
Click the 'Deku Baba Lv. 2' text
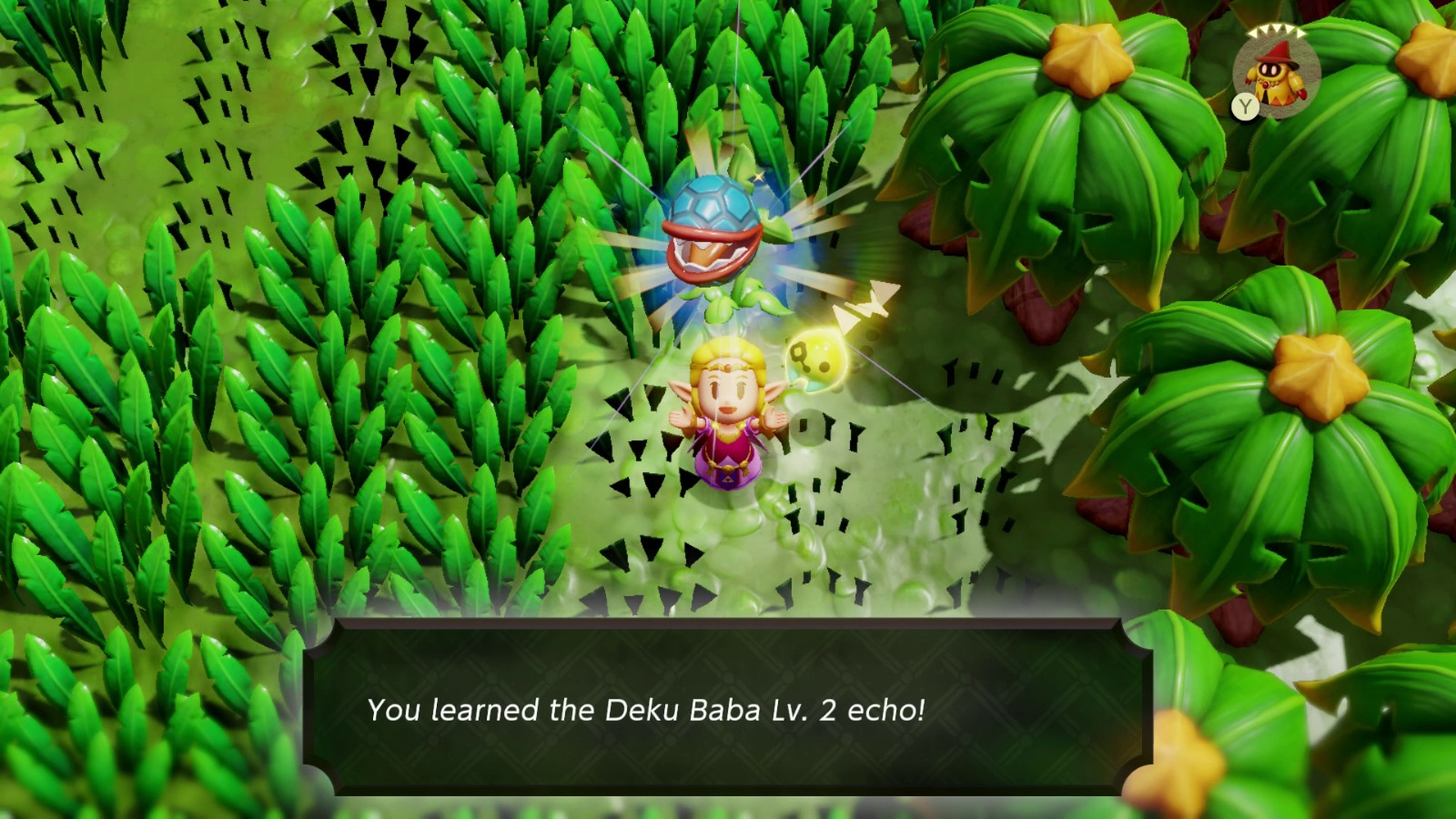[x=723, y=710]
